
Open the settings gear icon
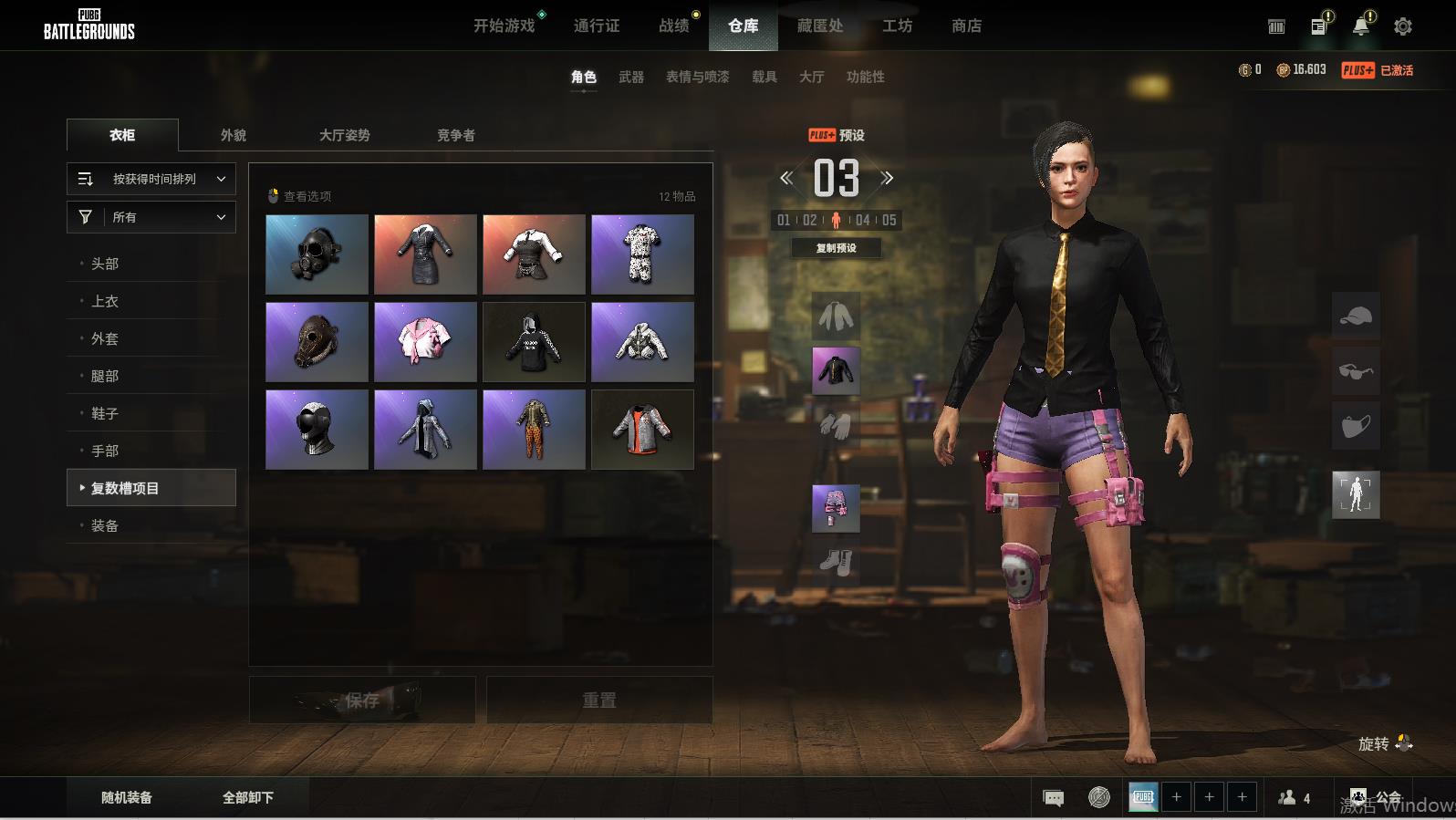click(x=1402, y=26)
